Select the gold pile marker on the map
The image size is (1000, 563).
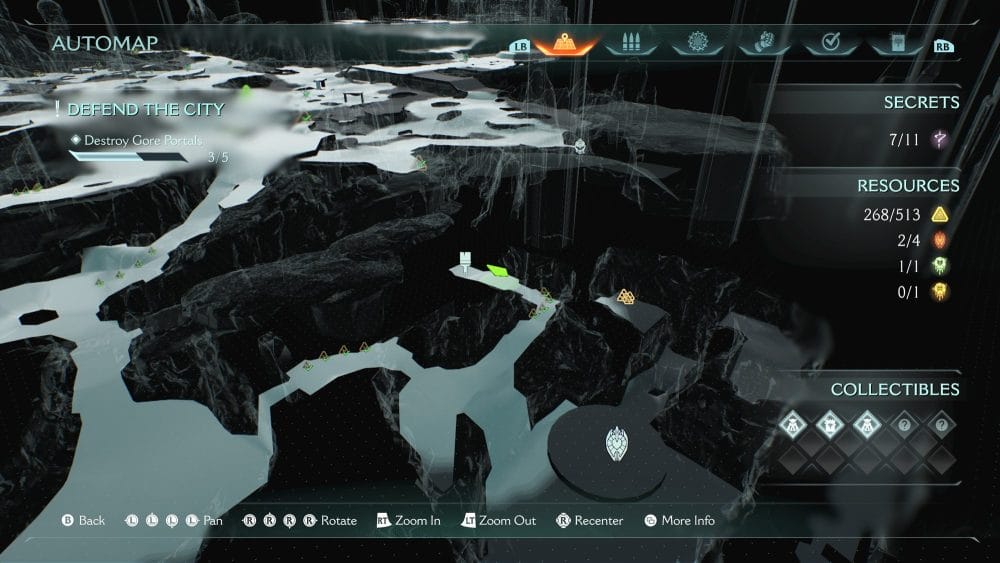pyautogui.click(x=626, y=297)
